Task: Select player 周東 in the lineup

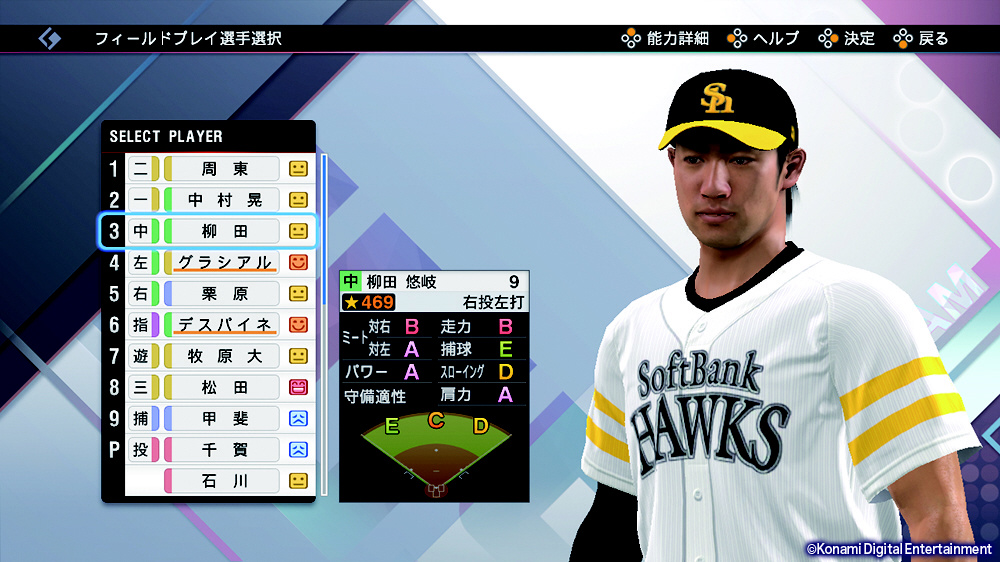Action: (224, 169)
